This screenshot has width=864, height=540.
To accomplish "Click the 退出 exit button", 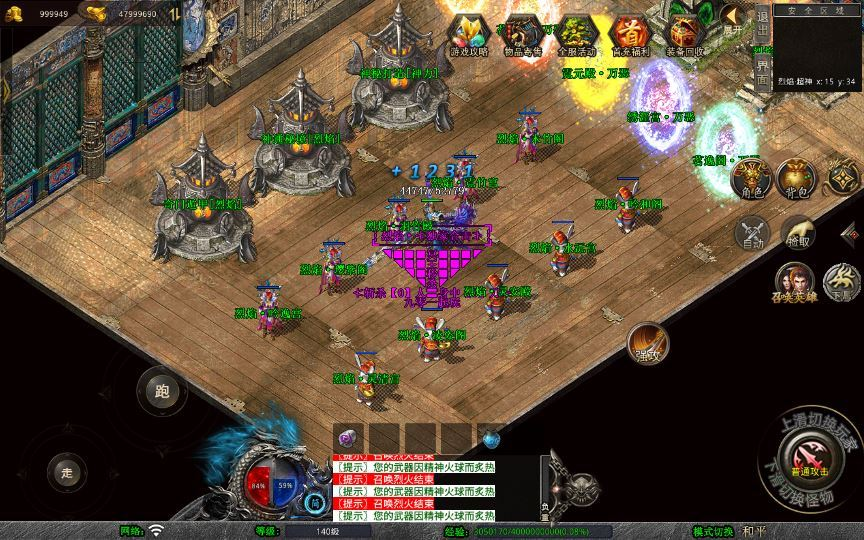I will point(762,22).
